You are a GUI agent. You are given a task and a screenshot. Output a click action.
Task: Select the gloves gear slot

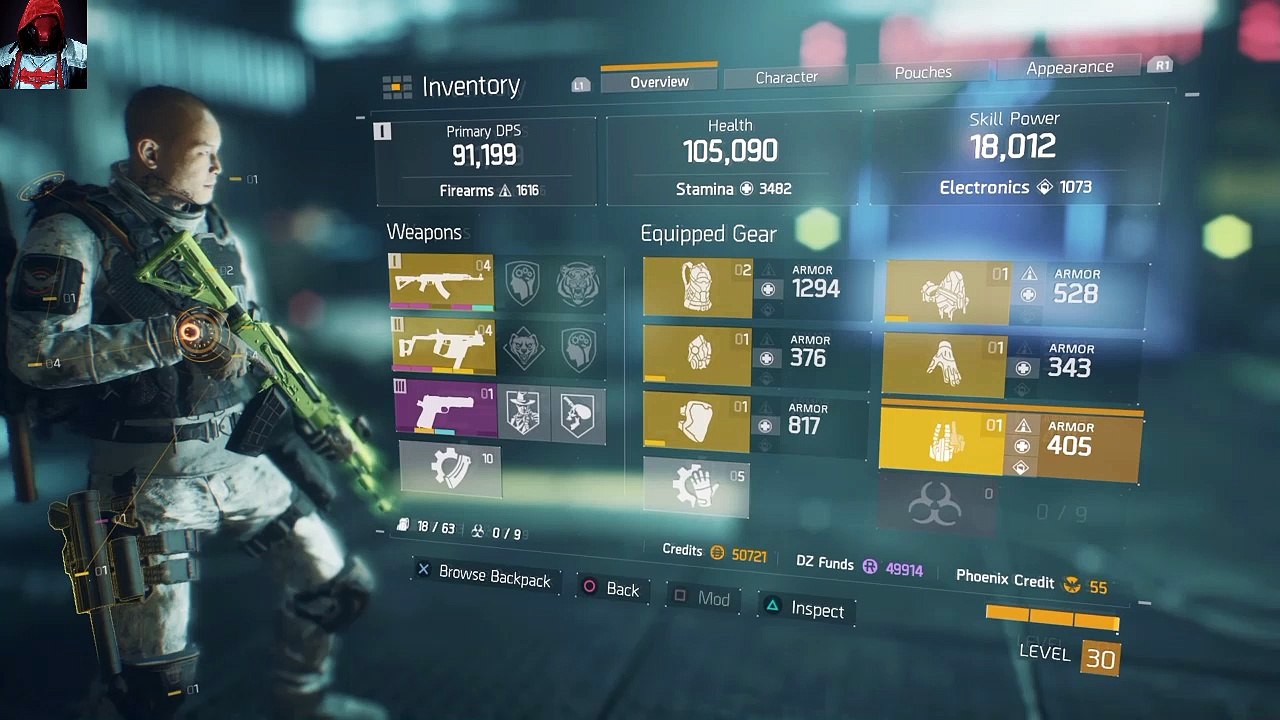point(944,366)
